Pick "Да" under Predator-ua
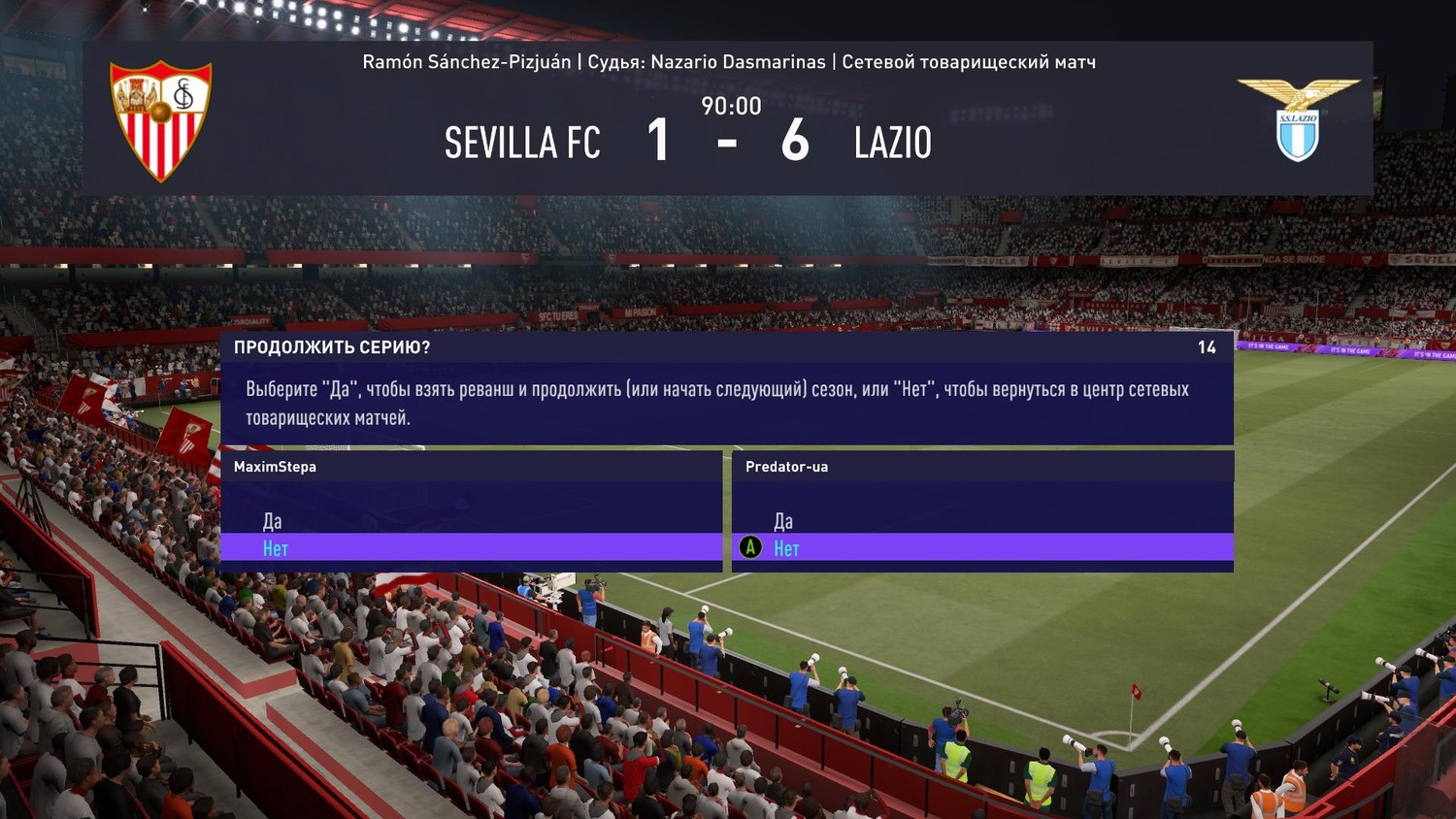The width and height of the screenshot is (1456, 819). 783,521
